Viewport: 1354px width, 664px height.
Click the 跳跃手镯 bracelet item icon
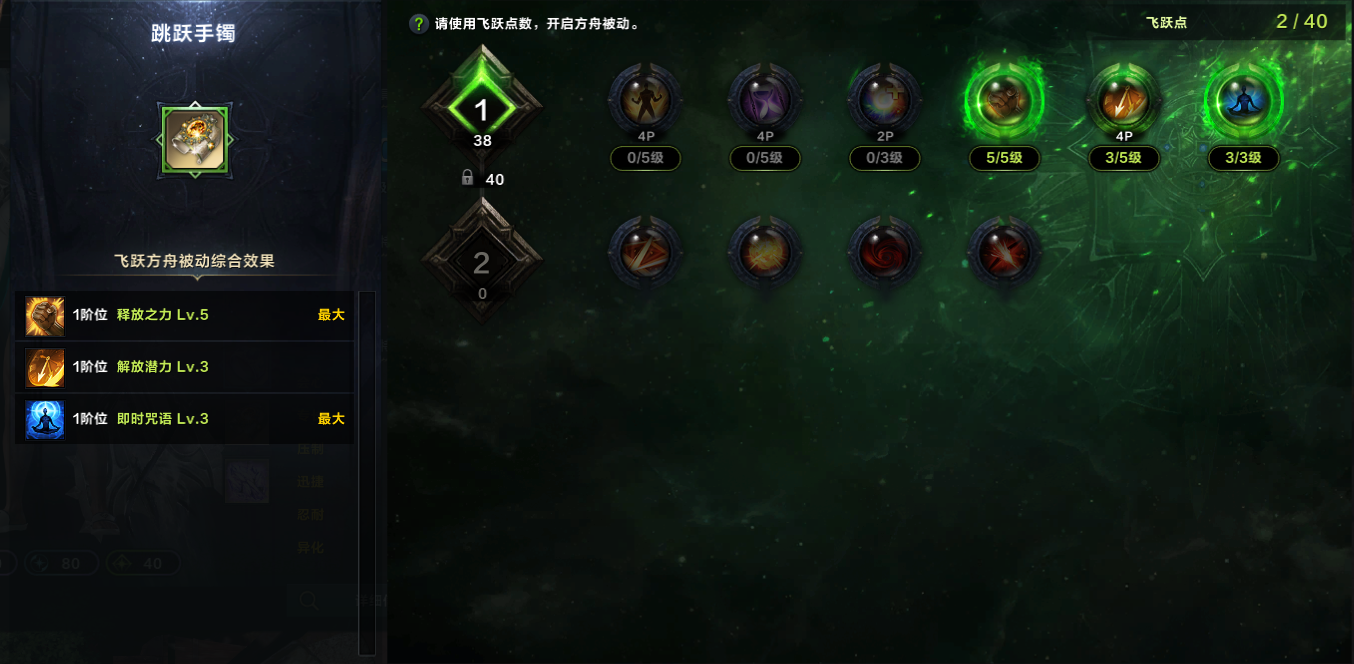tap(195, 141)
